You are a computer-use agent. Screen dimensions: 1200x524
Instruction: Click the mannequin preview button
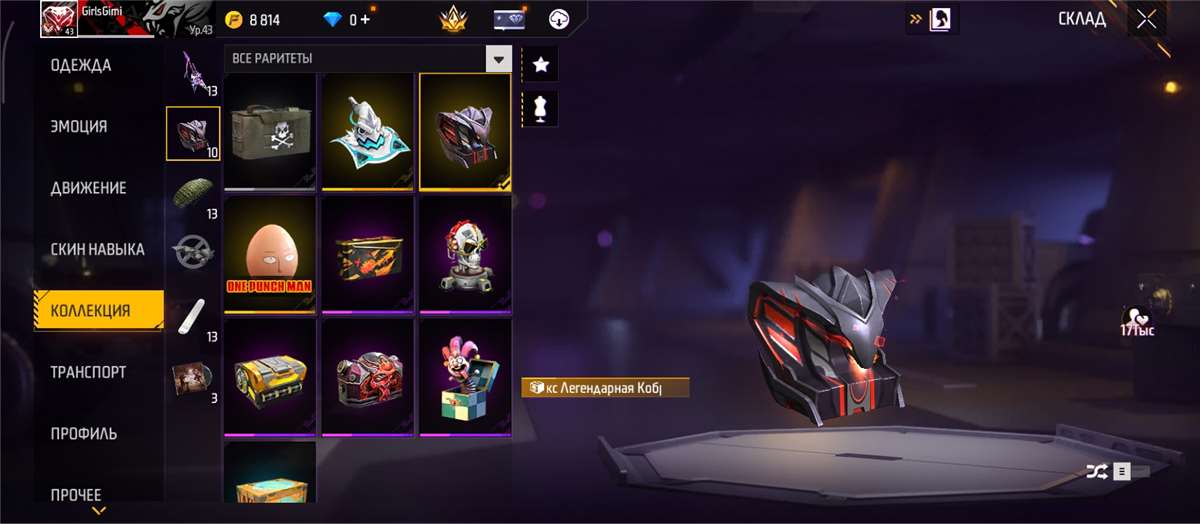[541, 109]
